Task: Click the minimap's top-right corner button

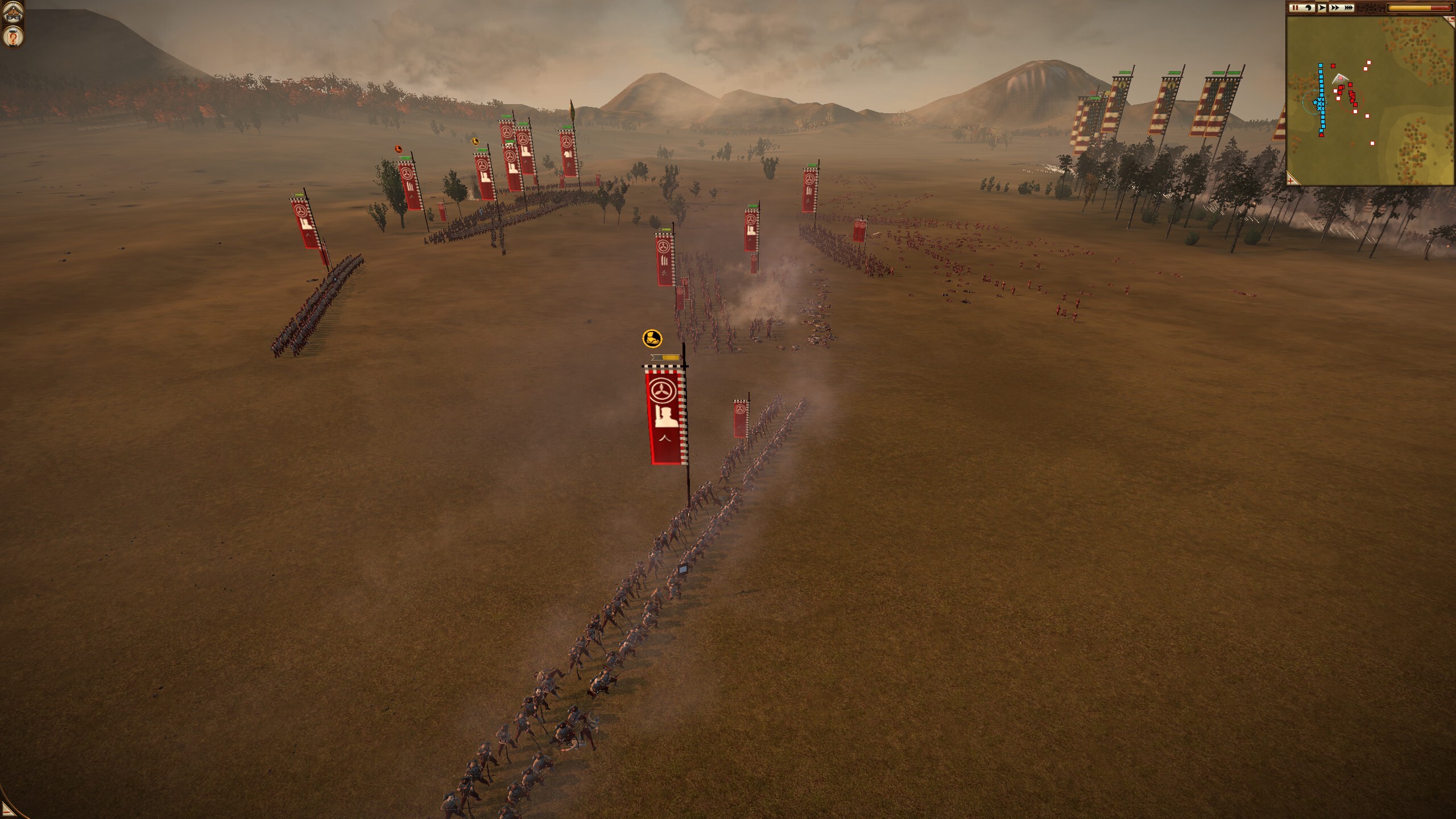Action: coord(1451,20)
